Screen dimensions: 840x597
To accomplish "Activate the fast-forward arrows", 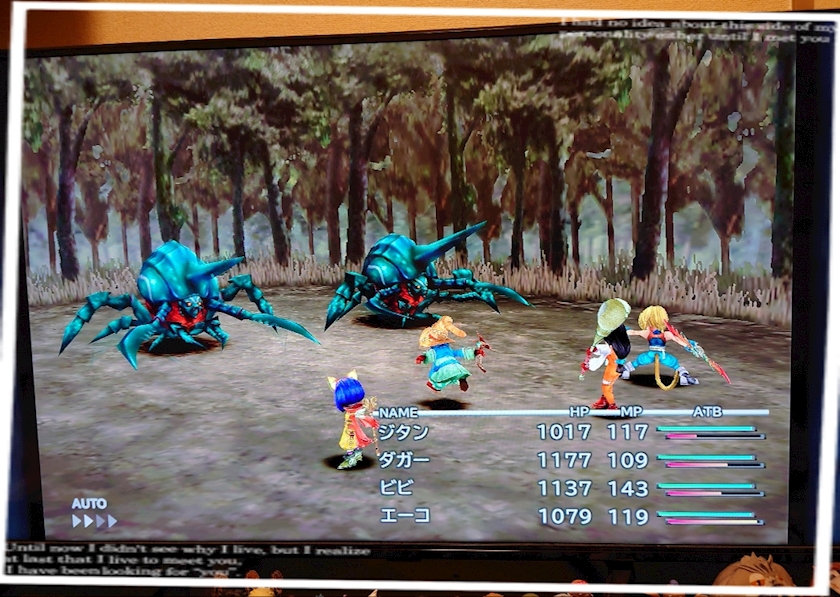I will 94,521.
